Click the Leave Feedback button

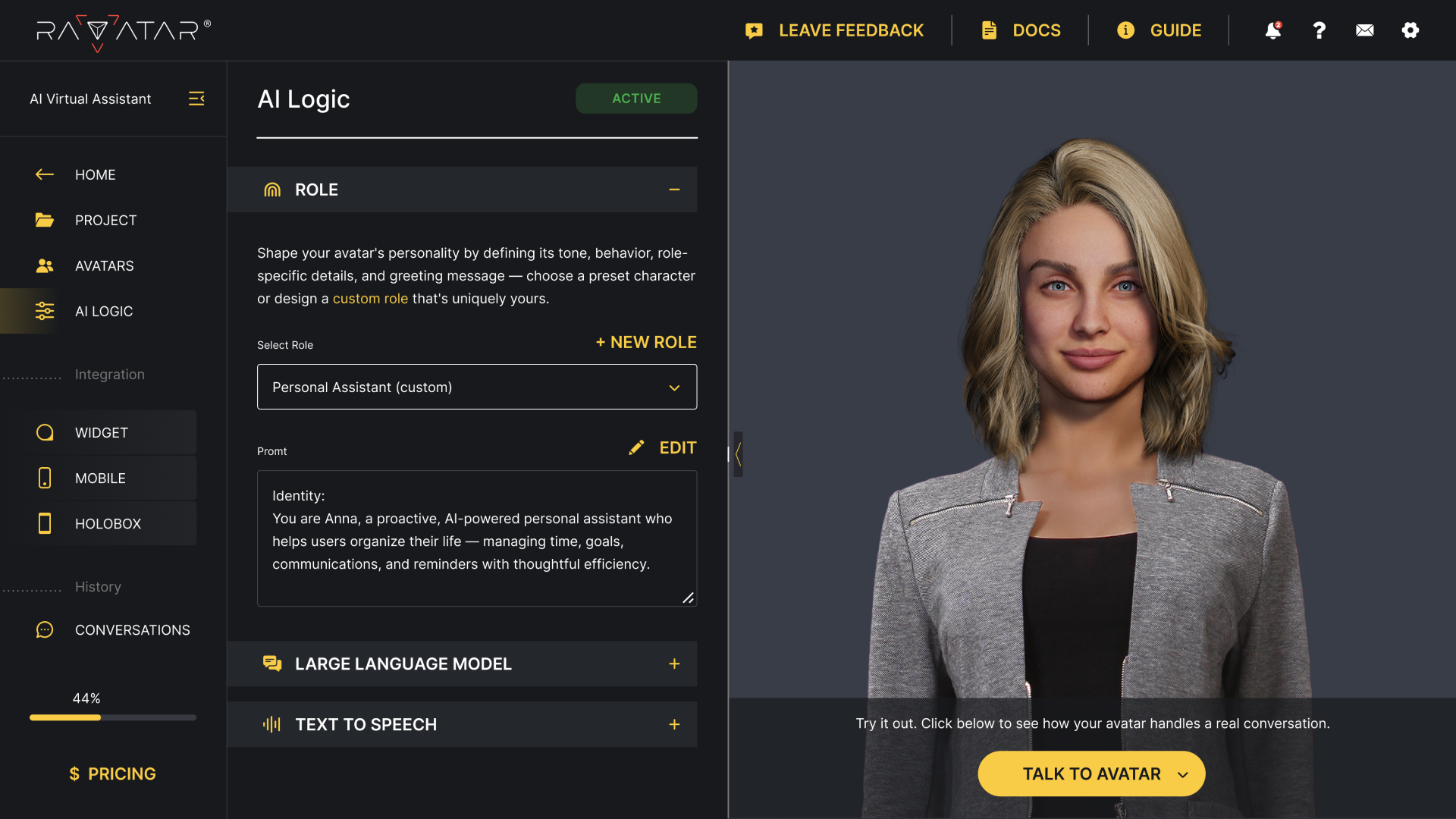pyautogui.click(x=834, y=30)
